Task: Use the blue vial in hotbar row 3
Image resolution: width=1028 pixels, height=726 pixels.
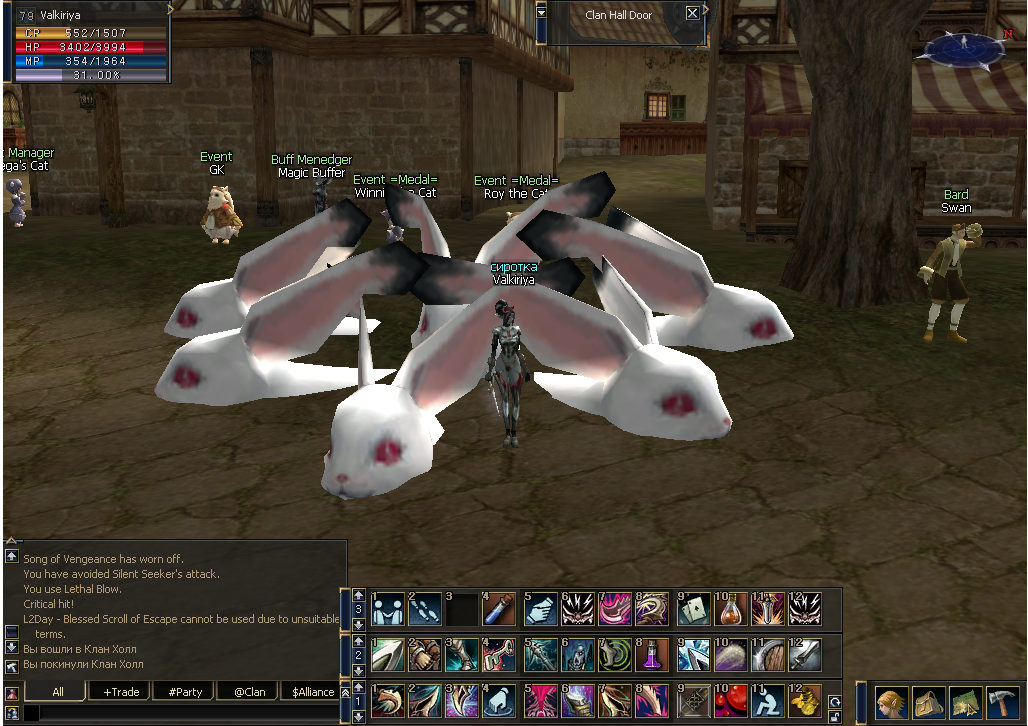Action: point(499,608)
